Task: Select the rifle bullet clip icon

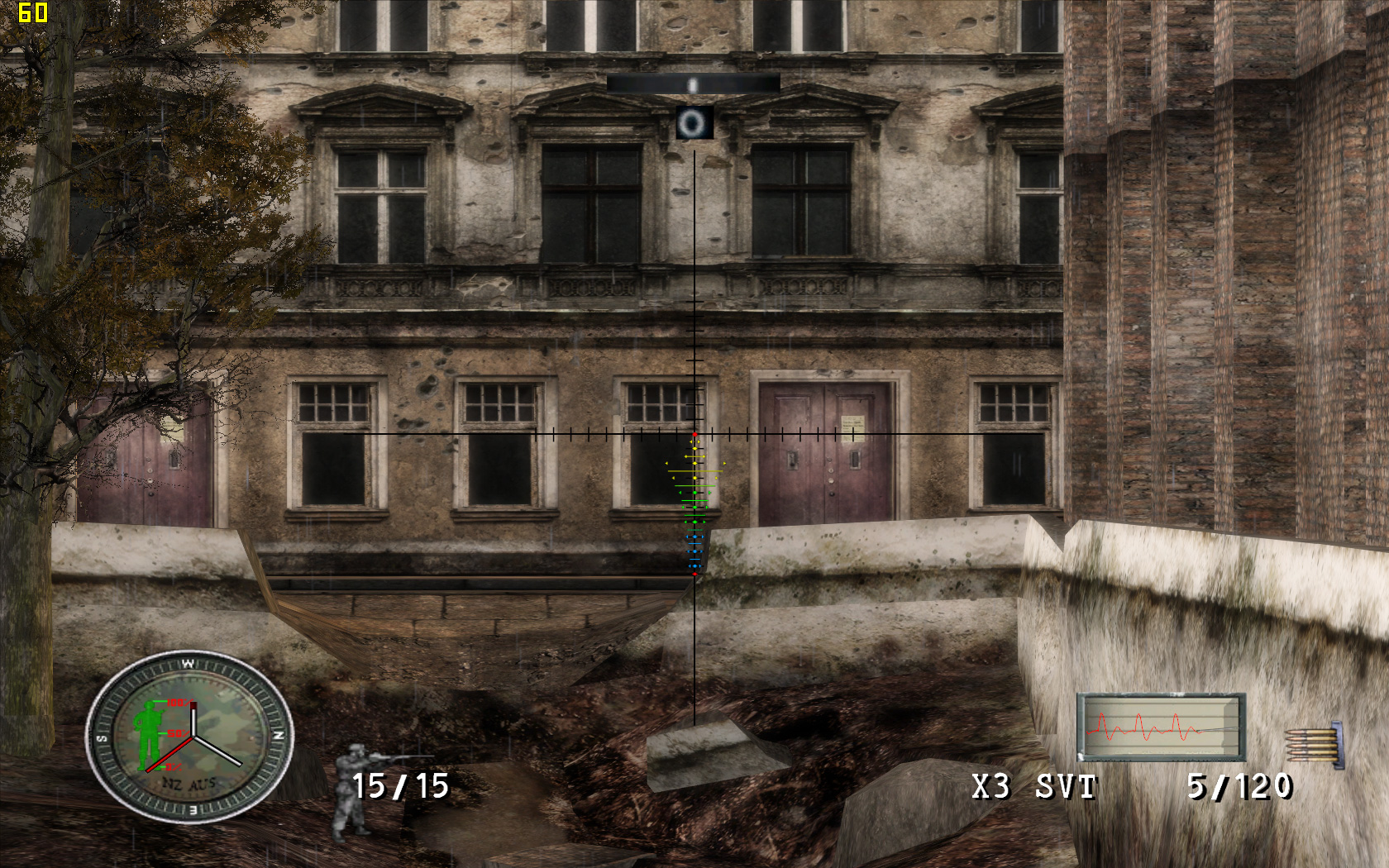Action: (x=1315, y=743)
